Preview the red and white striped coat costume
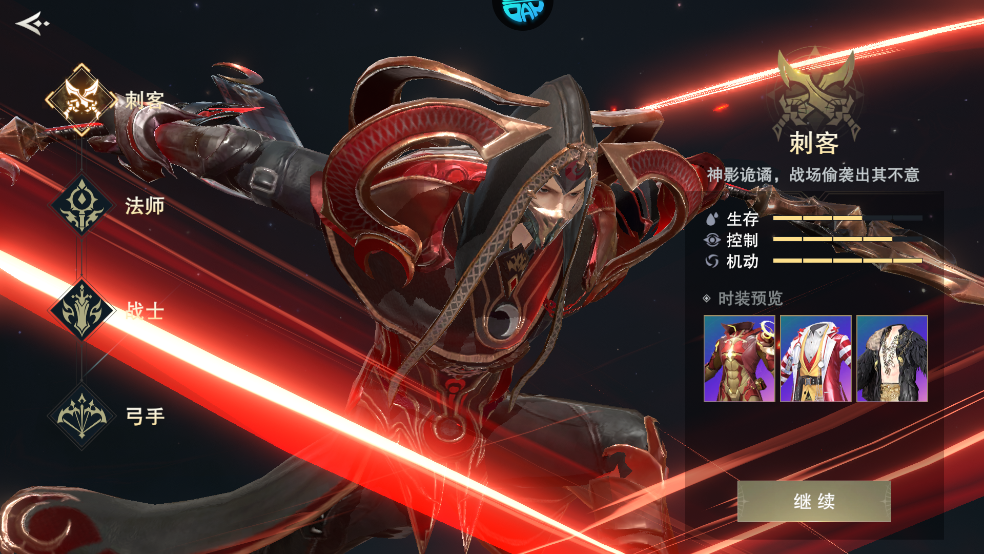 click(816, 359)
